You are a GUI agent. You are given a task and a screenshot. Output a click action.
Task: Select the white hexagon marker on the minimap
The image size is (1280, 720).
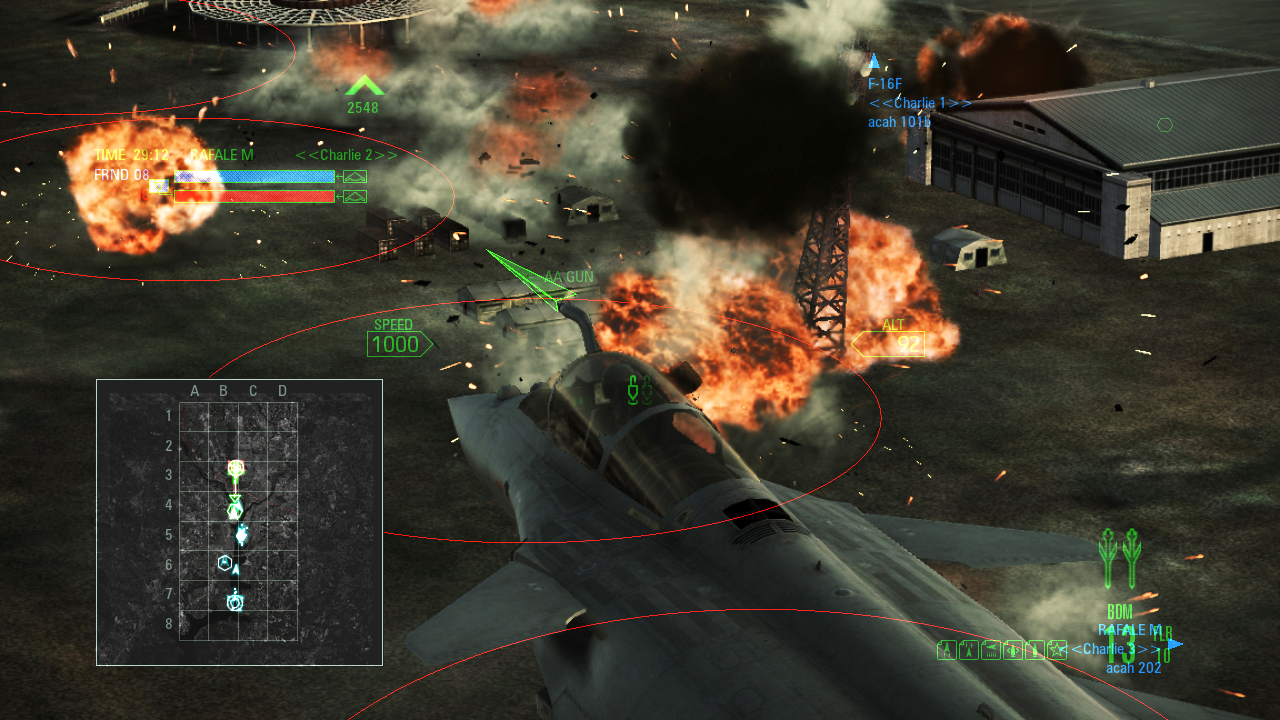225,563
